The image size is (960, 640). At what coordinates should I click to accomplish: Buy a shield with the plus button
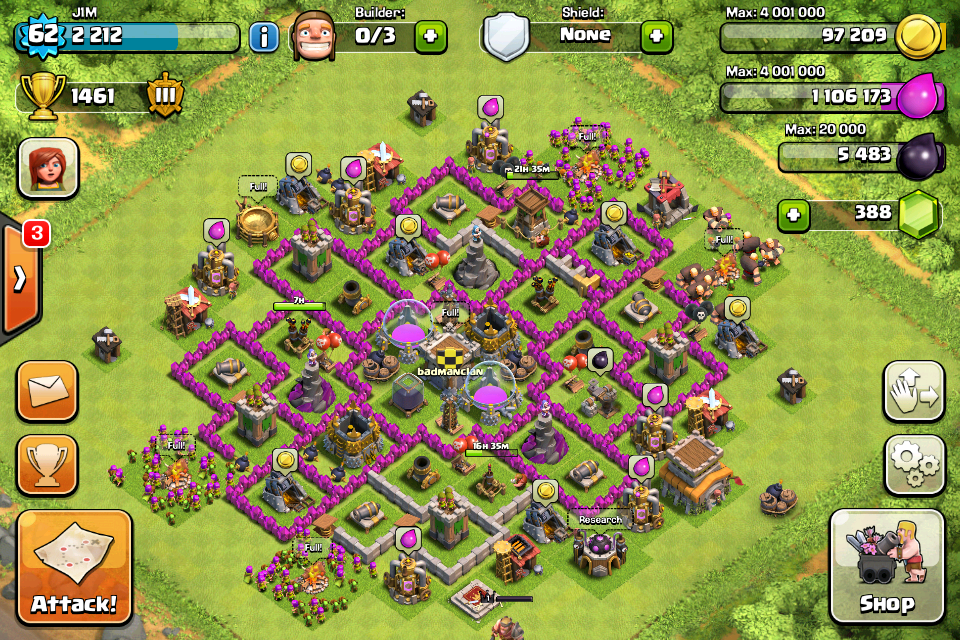click(656, 37)
